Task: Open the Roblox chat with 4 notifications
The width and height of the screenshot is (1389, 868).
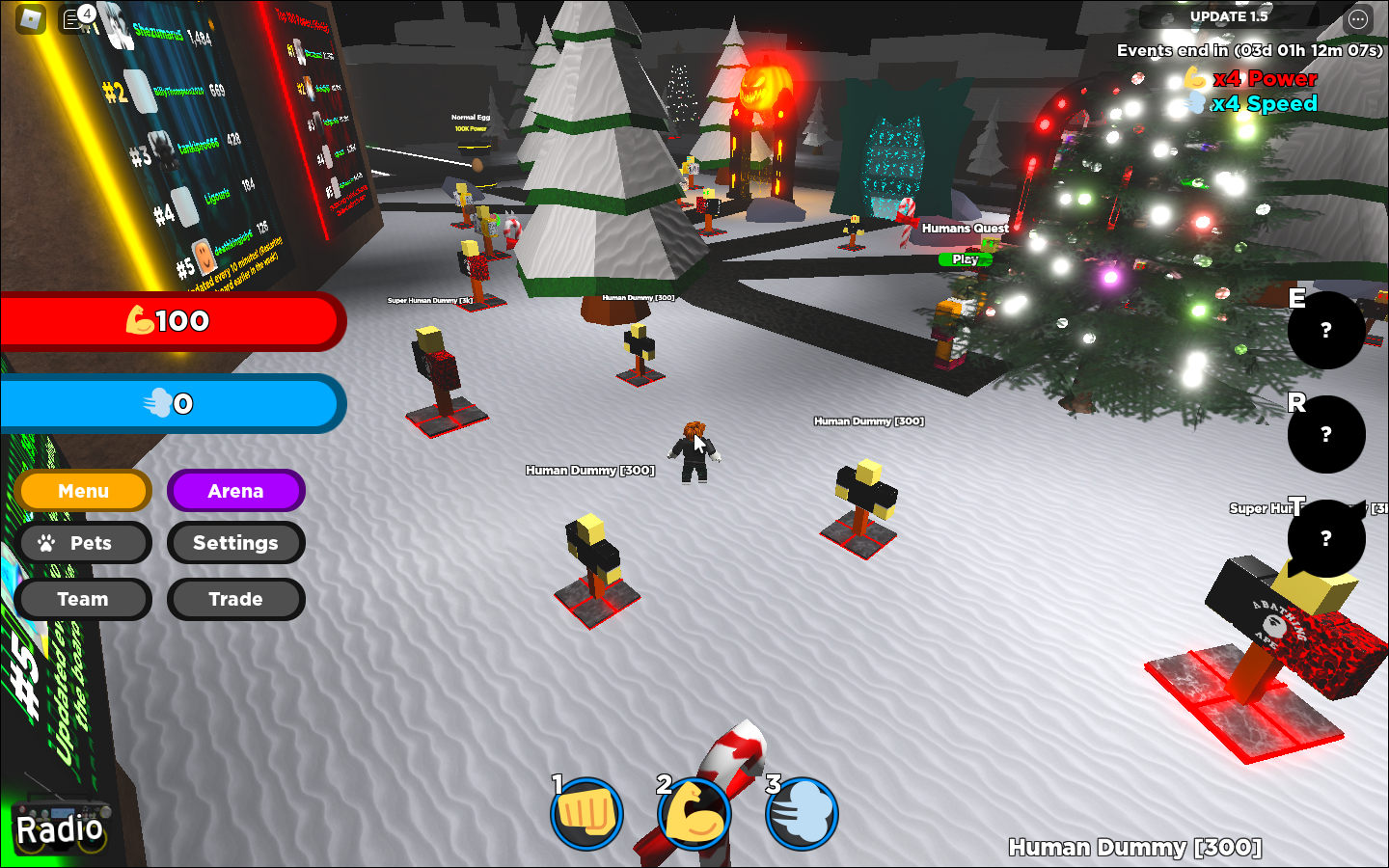Action: coord(75,18)
